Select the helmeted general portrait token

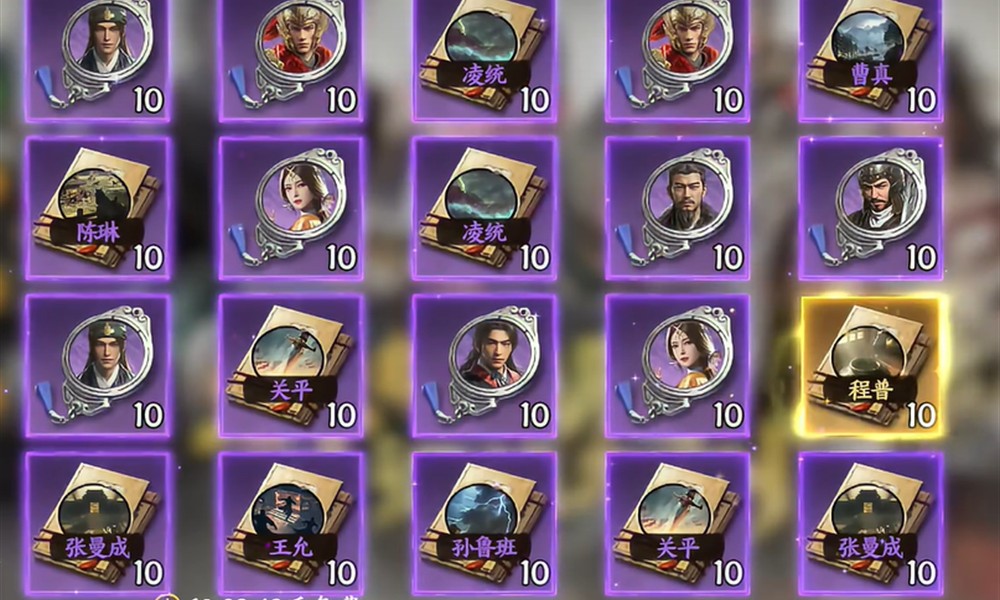point(870,208)
